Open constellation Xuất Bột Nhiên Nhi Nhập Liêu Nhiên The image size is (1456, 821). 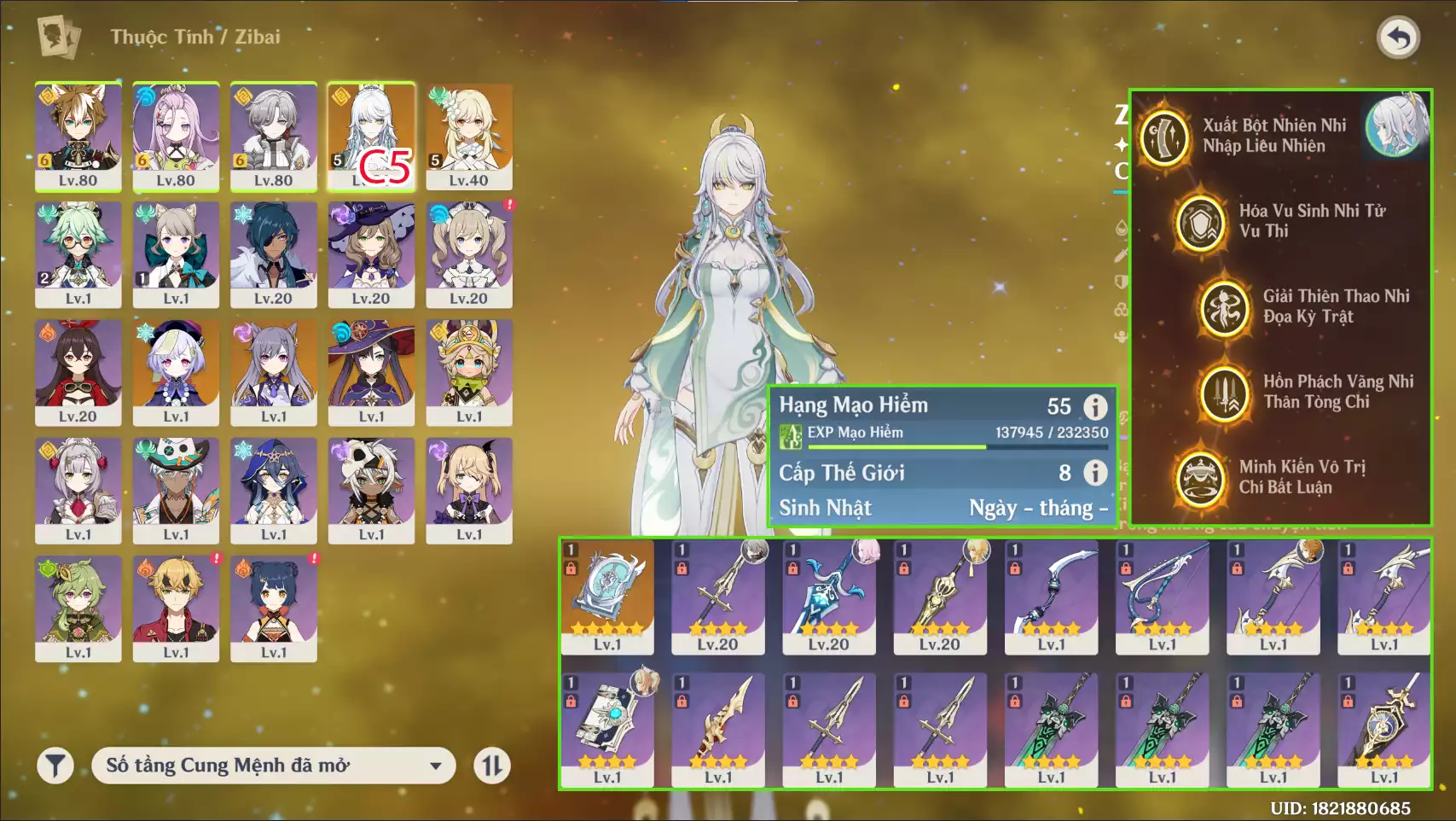[x=1165, y=137]
